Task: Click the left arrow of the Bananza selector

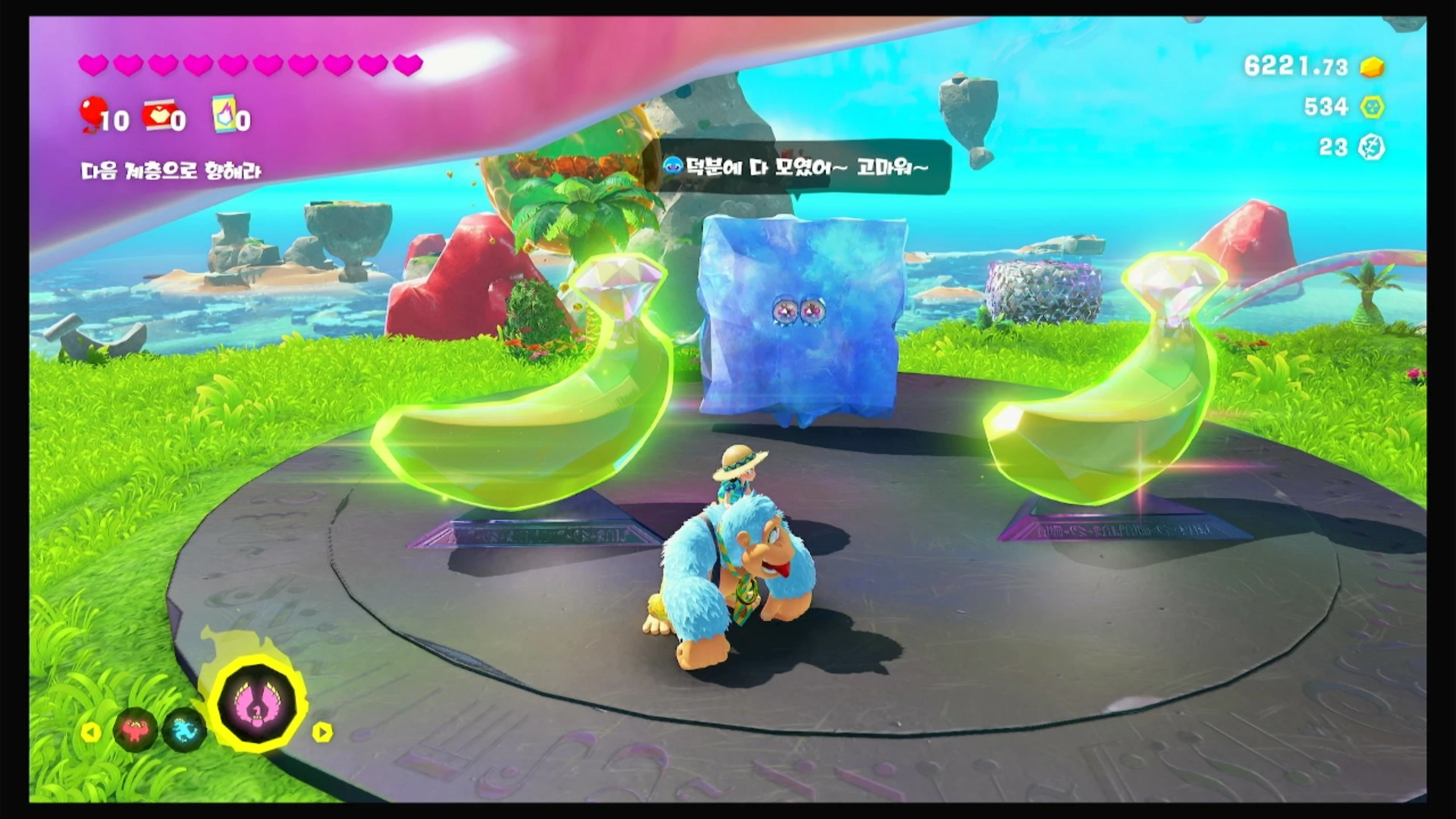Action: pos(91,732)
